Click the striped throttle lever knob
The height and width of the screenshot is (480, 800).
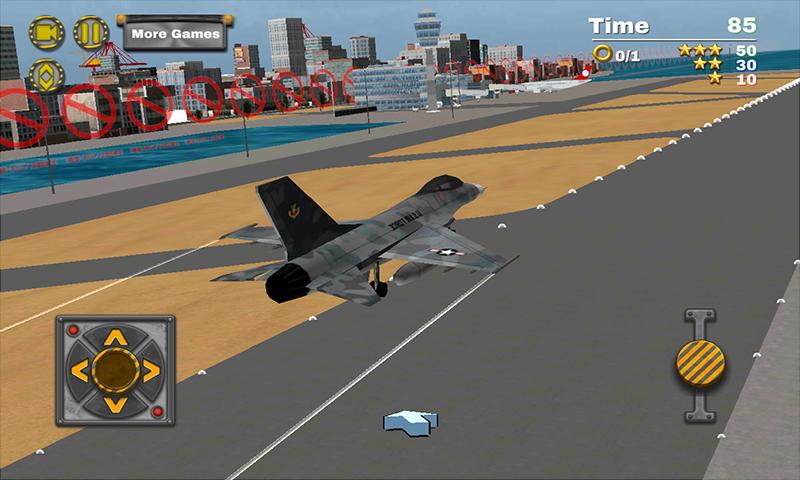click(x=699, y=361)
